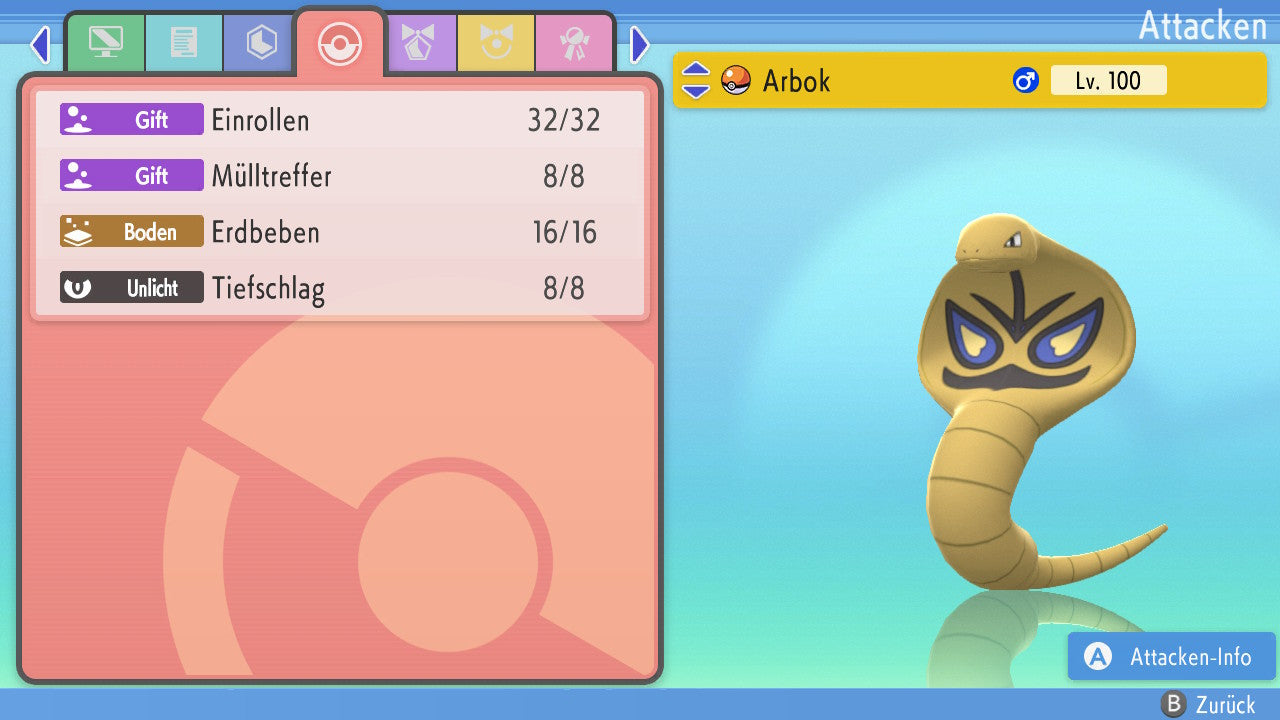Select the Einrollen move row
The width and height of the screenshot is (1280, 720).
pos(340,120)
